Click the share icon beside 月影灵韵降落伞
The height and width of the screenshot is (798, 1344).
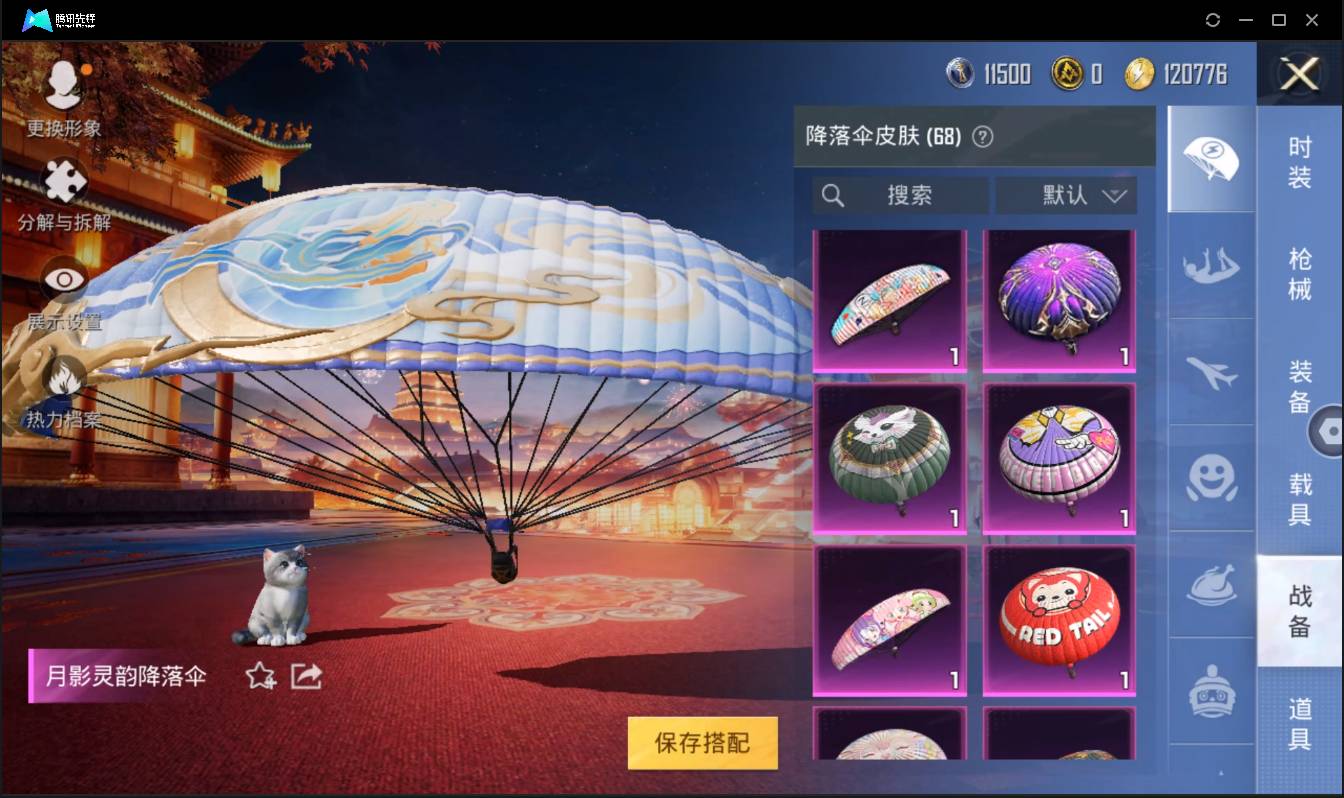(x=306, y=676)
